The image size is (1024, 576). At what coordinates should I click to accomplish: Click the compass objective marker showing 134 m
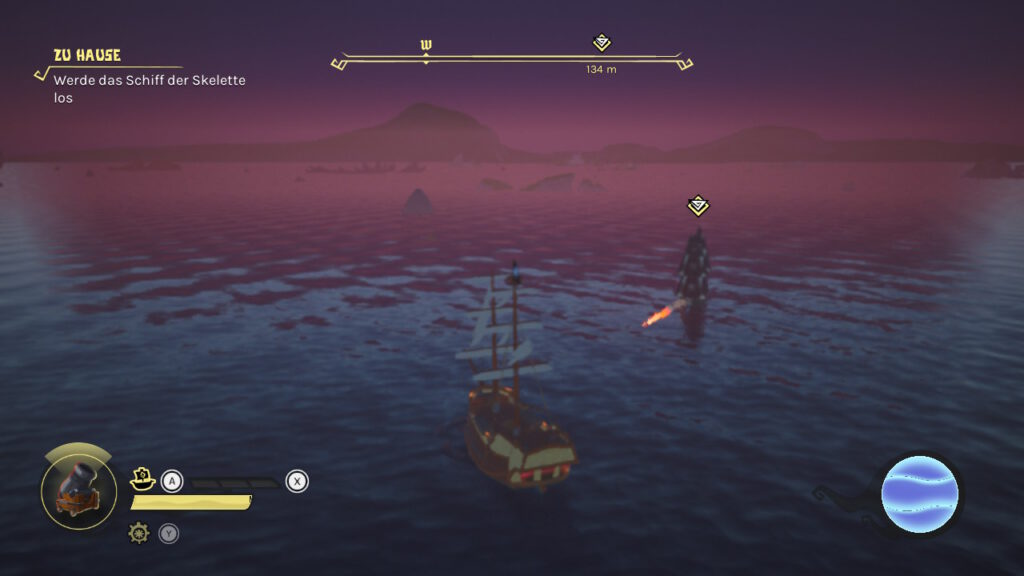click(x=601, y=43)
